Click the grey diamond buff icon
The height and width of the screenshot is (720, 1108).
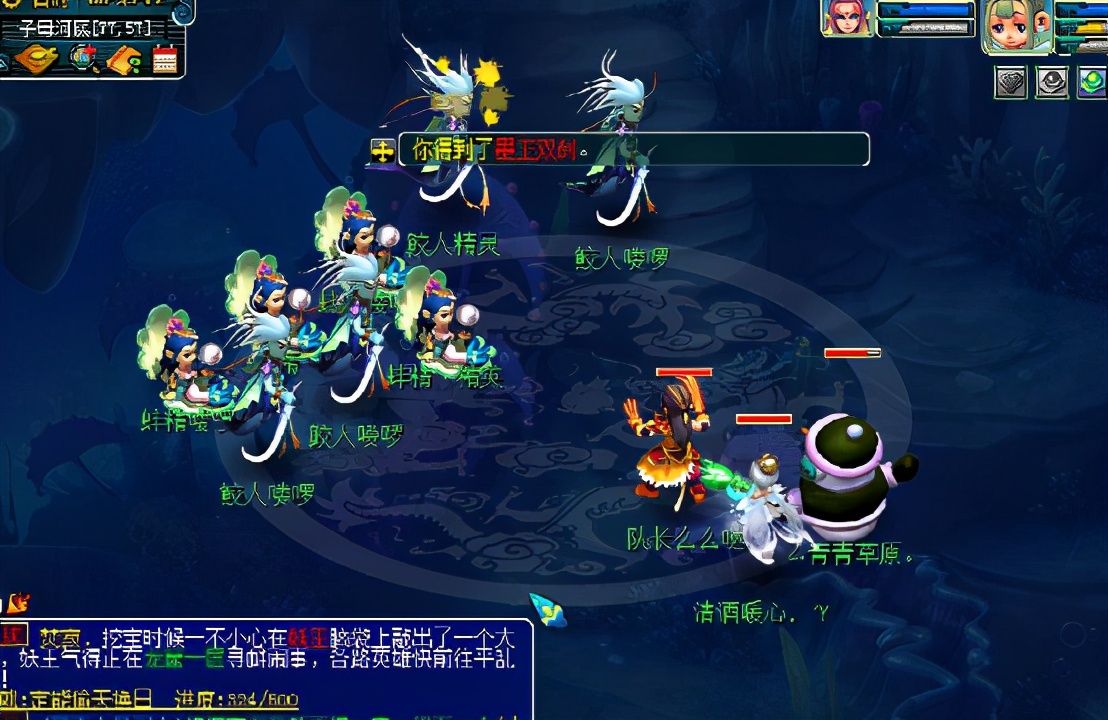pyautogui.click(x=1011, y=82)
